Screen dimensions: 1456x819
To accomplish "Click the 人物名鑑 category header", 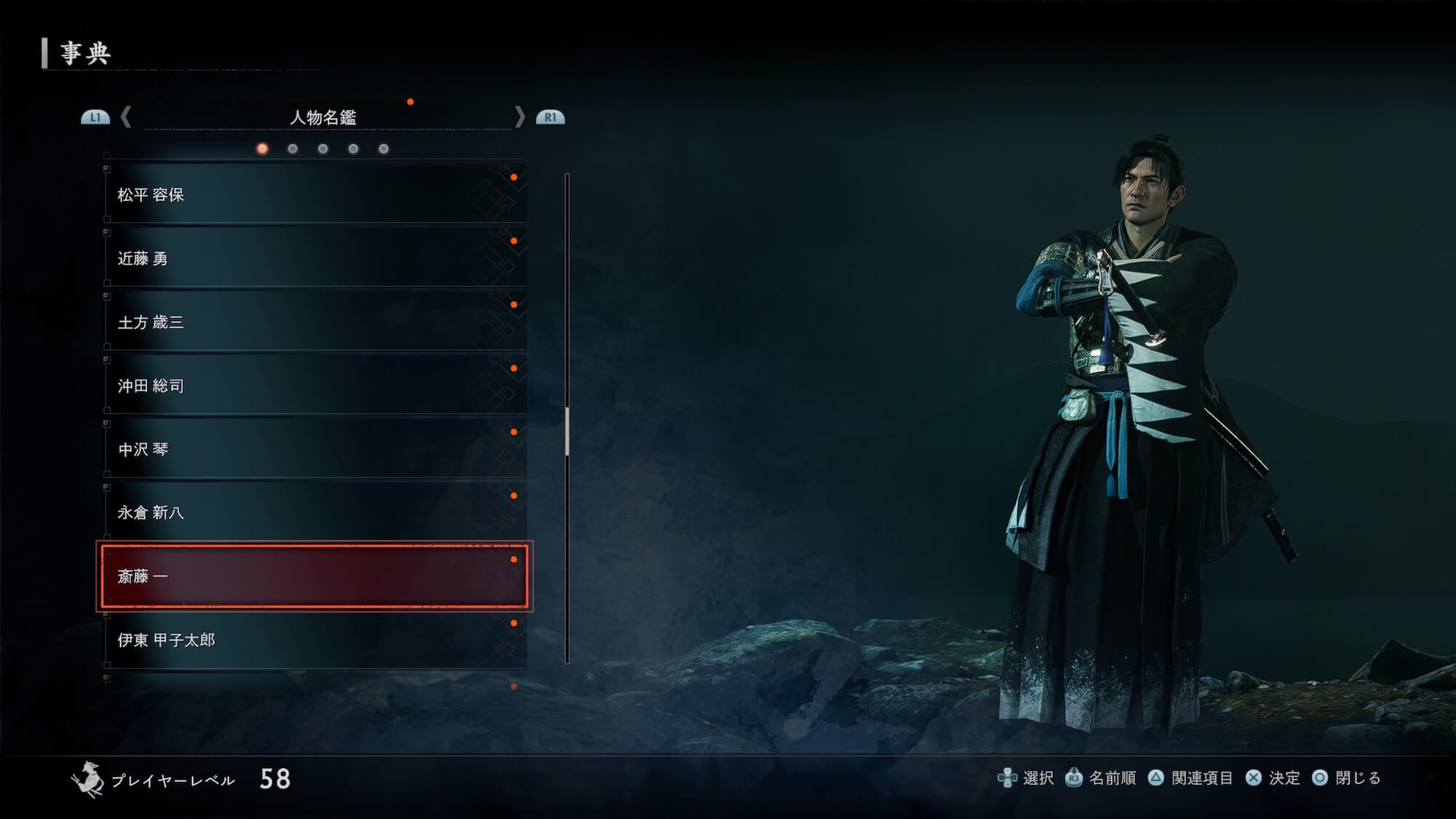I will (x=323, y=117).
